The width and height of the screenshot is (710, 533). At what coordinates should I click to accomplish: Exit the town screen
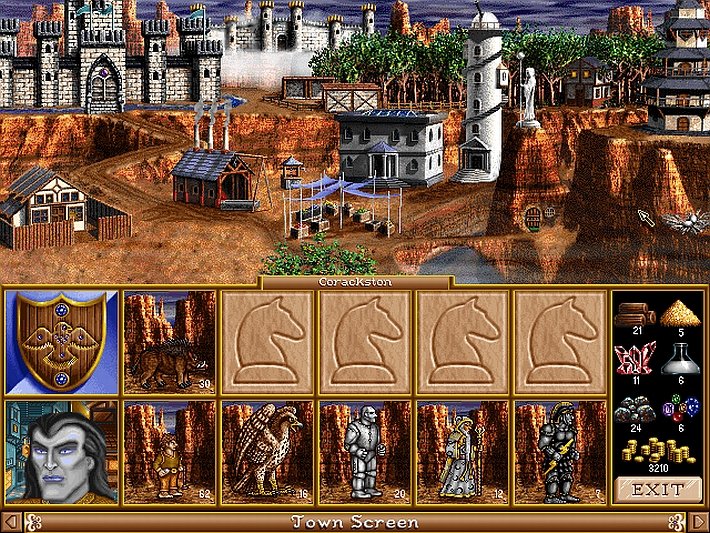[x=658, y=489]
